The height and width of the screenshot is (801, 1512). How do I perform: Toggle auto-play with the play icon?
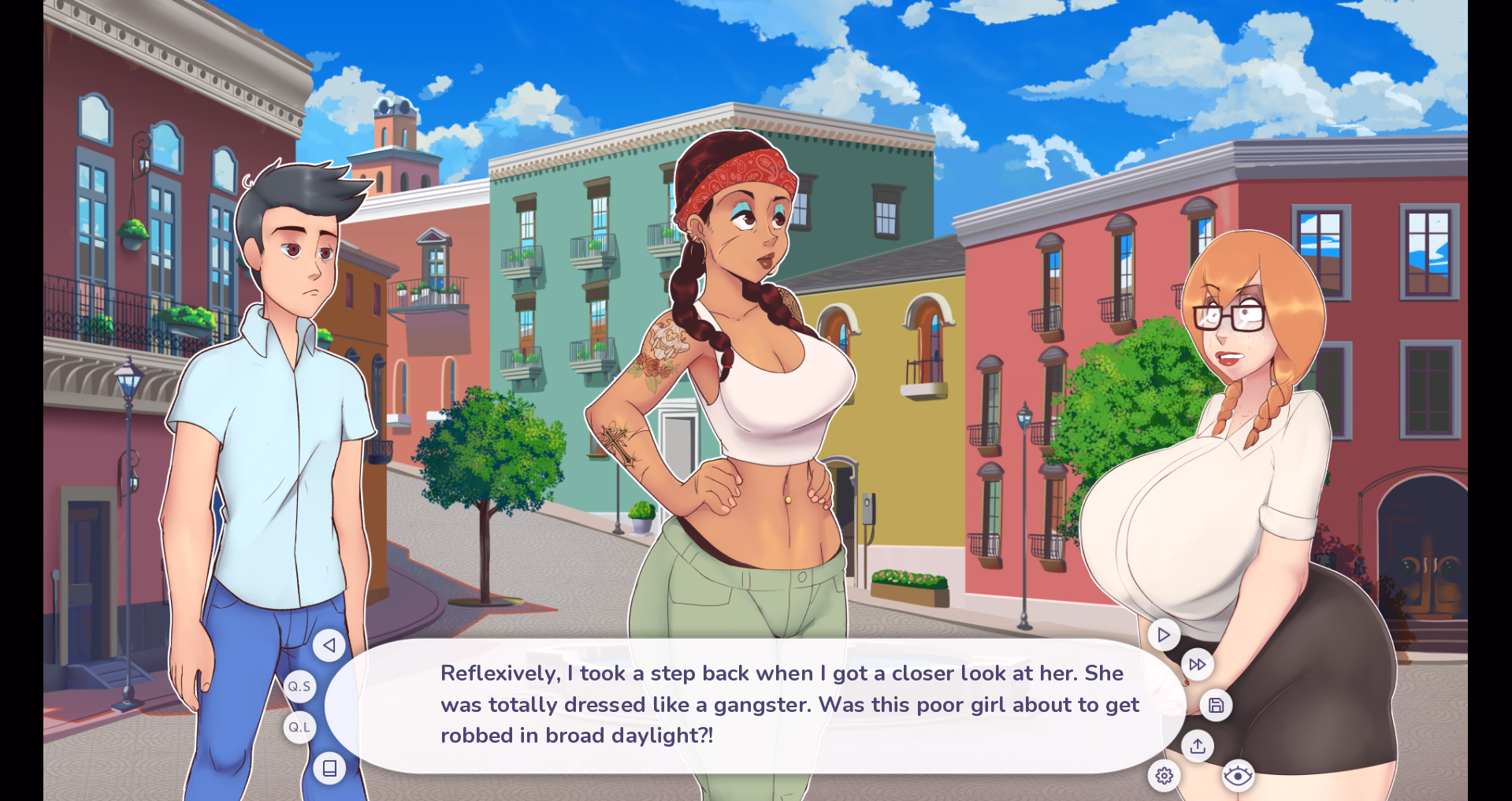tap(1162, 634)
